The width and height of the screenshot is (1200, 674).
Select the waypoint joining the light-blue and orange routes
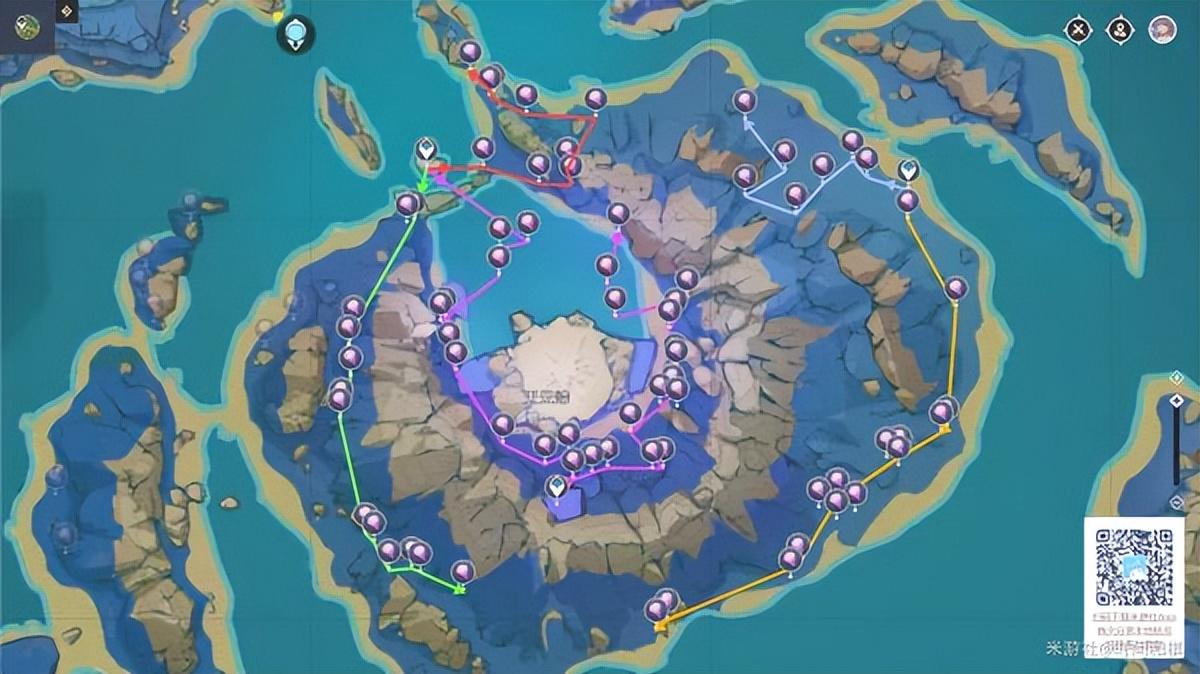pos(908,171)
